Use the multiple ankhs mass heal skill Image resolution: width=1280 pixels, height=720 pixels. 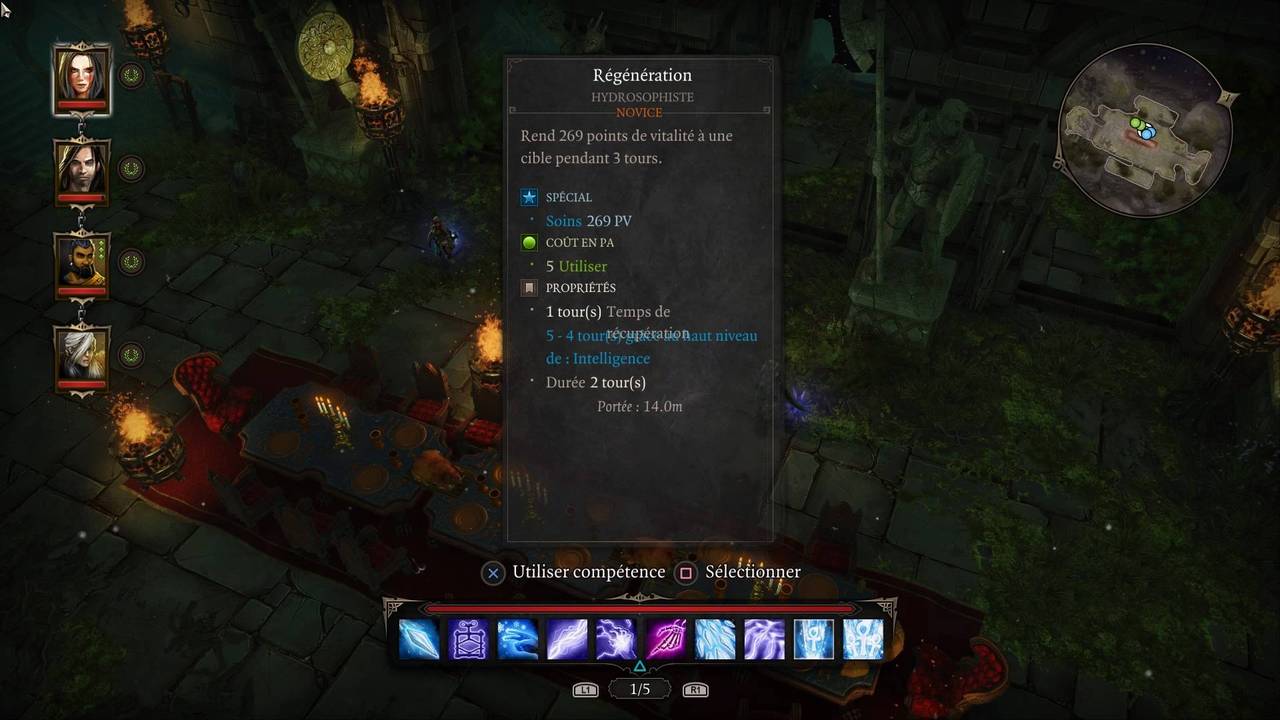tap(863, 639)
